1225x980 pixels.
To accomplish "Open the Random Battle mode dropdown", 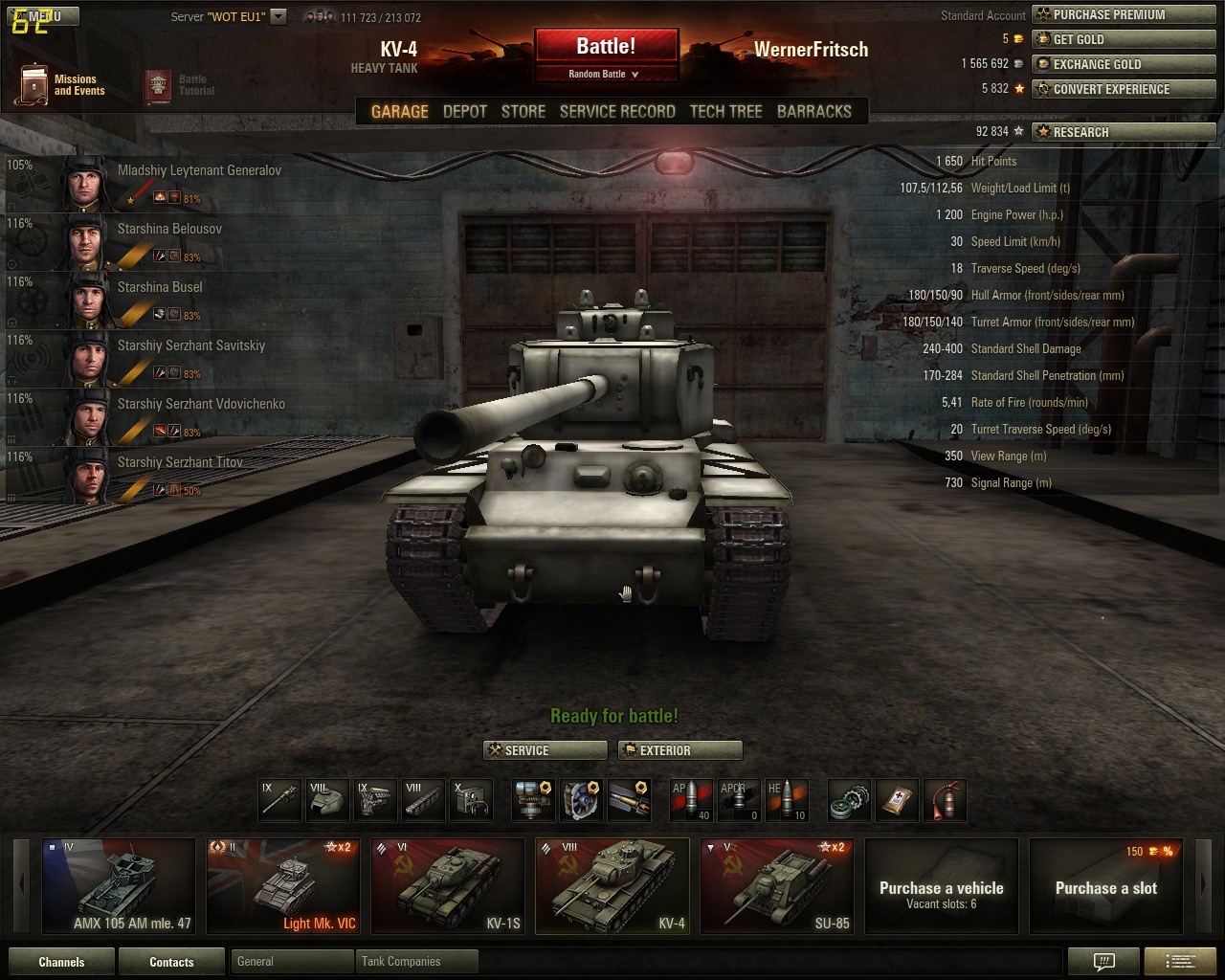I will [x=605, y=74].
